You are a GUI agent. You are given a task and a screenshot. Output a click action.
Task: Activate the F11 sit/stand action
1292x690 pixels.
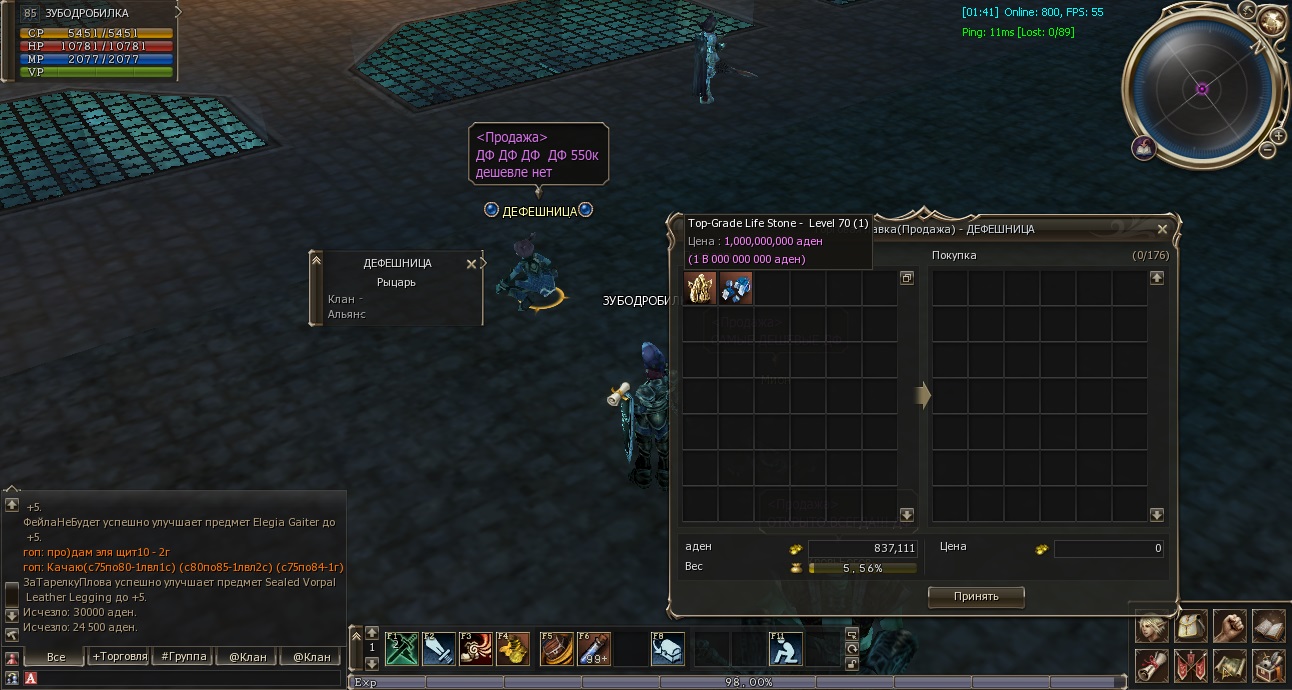785,648
